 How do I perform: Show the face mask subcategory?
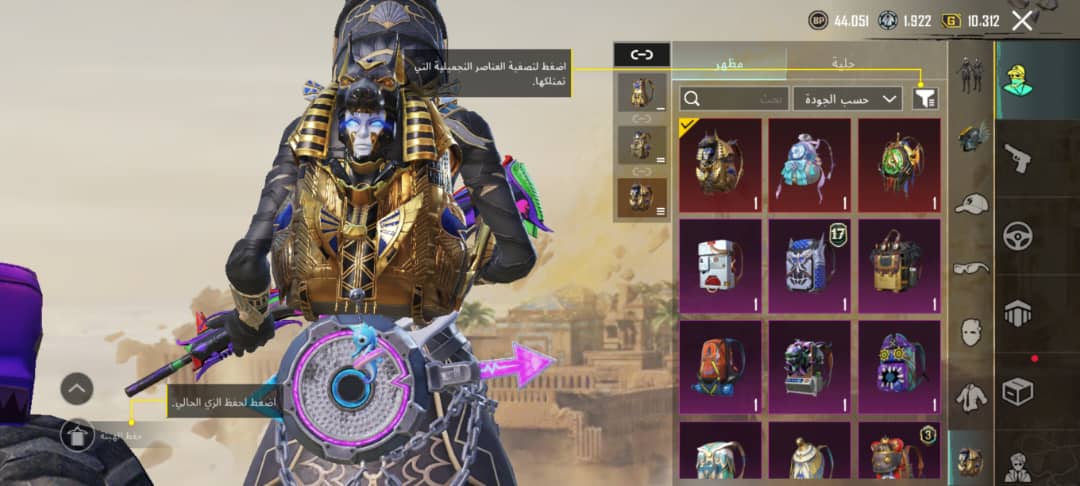pyautogui.click(x=970, y=331)
